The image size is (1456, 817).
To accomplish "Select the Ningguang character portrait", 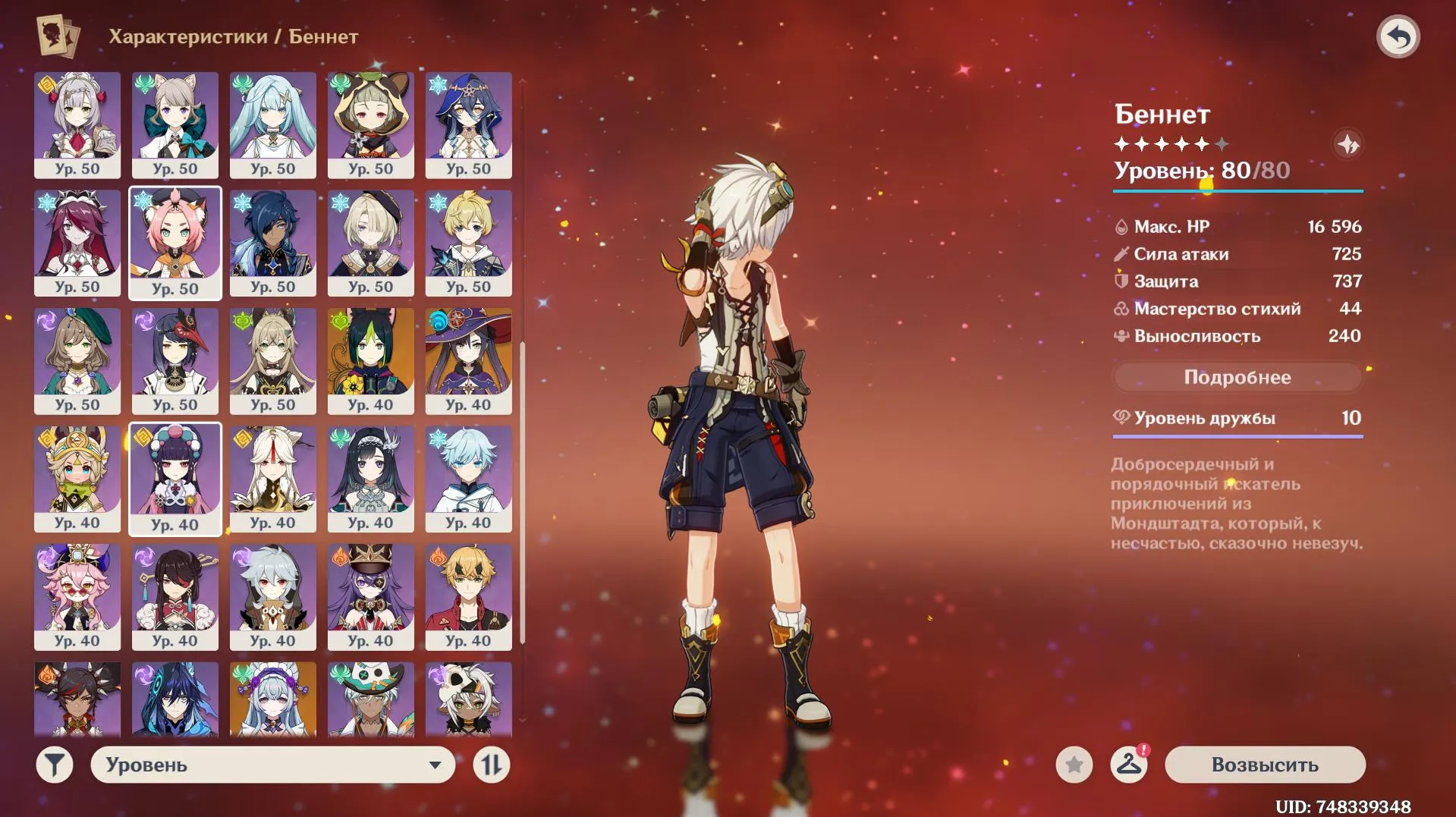I will tap(273, 479).
